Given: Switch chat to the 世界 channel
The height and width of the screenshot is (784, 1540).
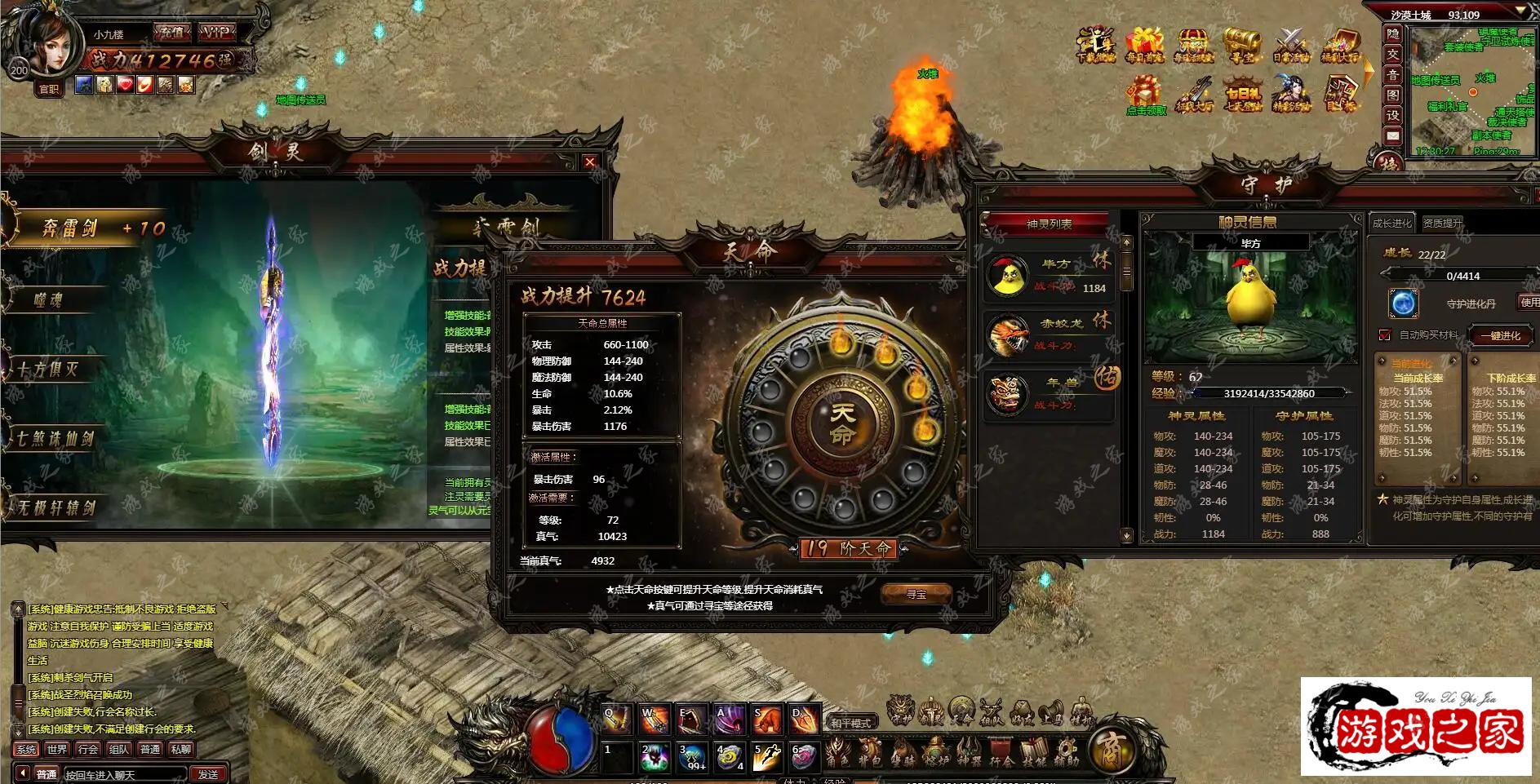Looking at the screenshot, I should (57, 749).
